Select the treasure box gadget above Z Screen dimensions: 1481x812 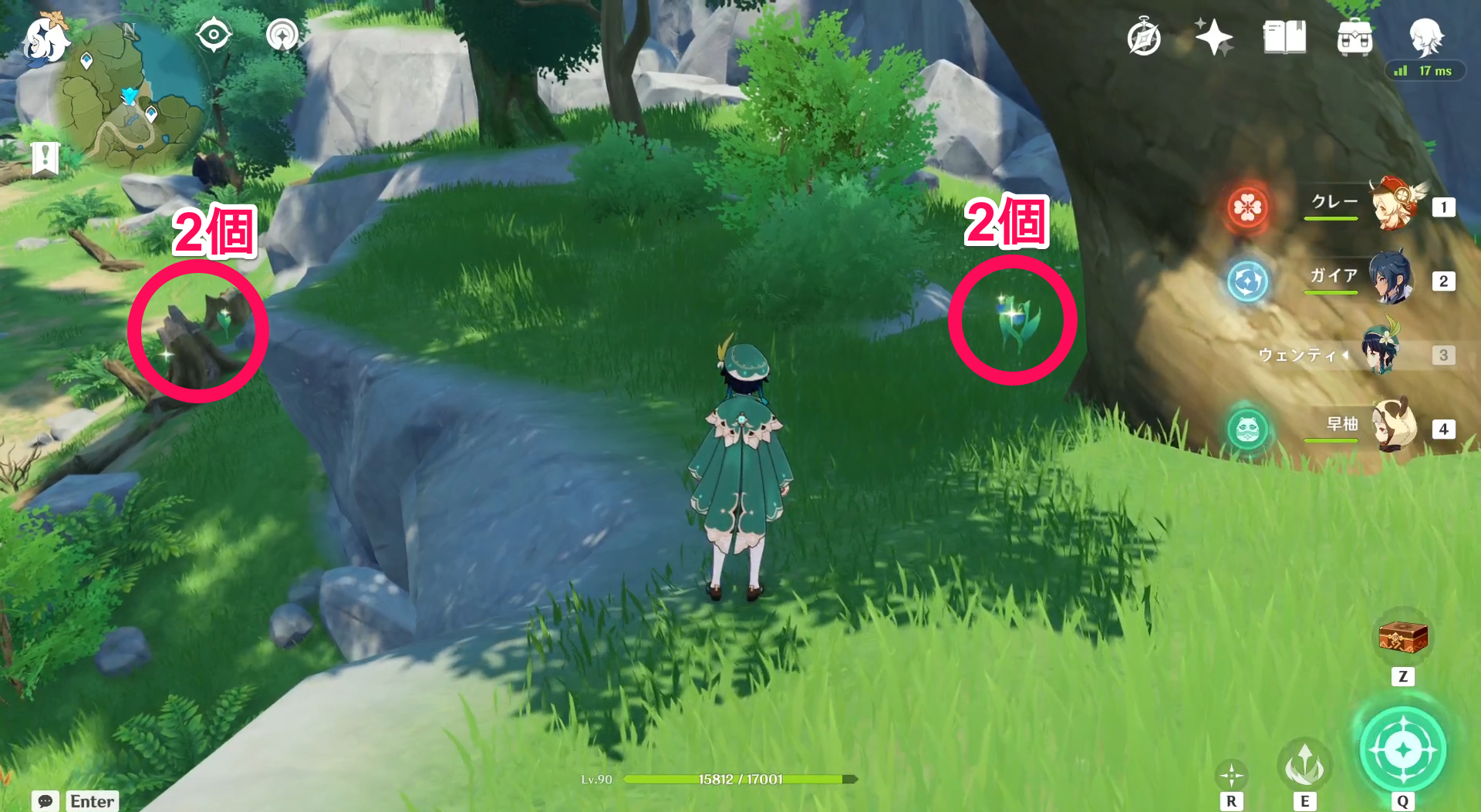[x=1402, y=638]
